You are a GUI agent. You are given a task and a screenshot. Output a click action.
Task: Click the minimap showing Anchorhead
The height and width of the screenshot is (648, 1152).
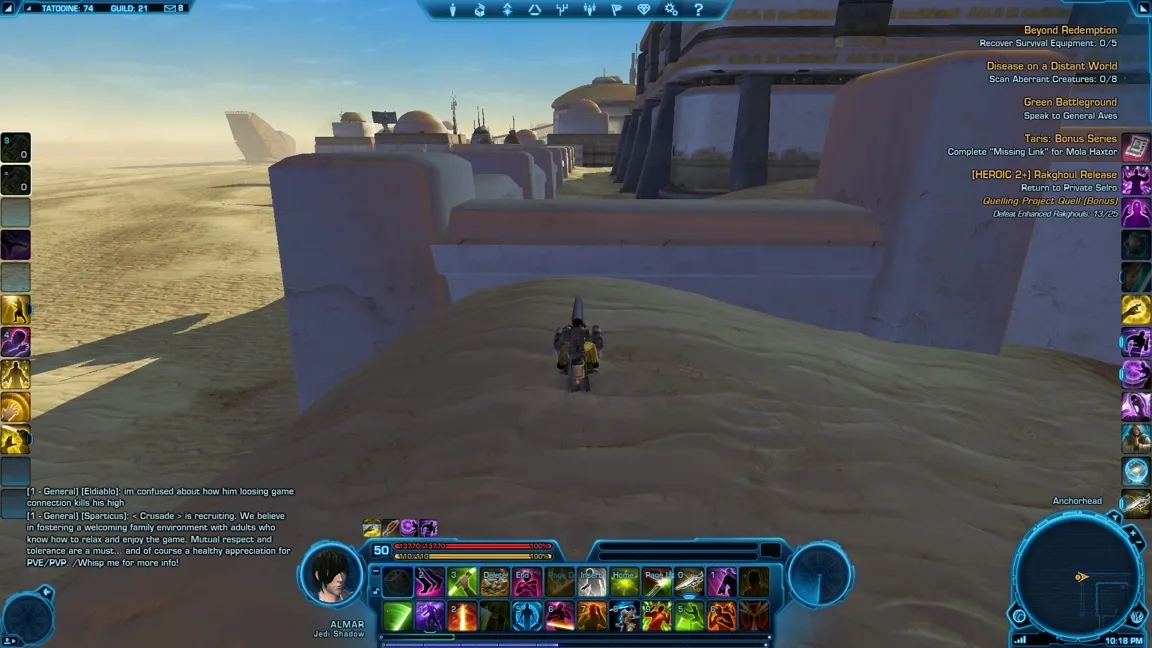pyautogui.click(x=1076, y=575)
